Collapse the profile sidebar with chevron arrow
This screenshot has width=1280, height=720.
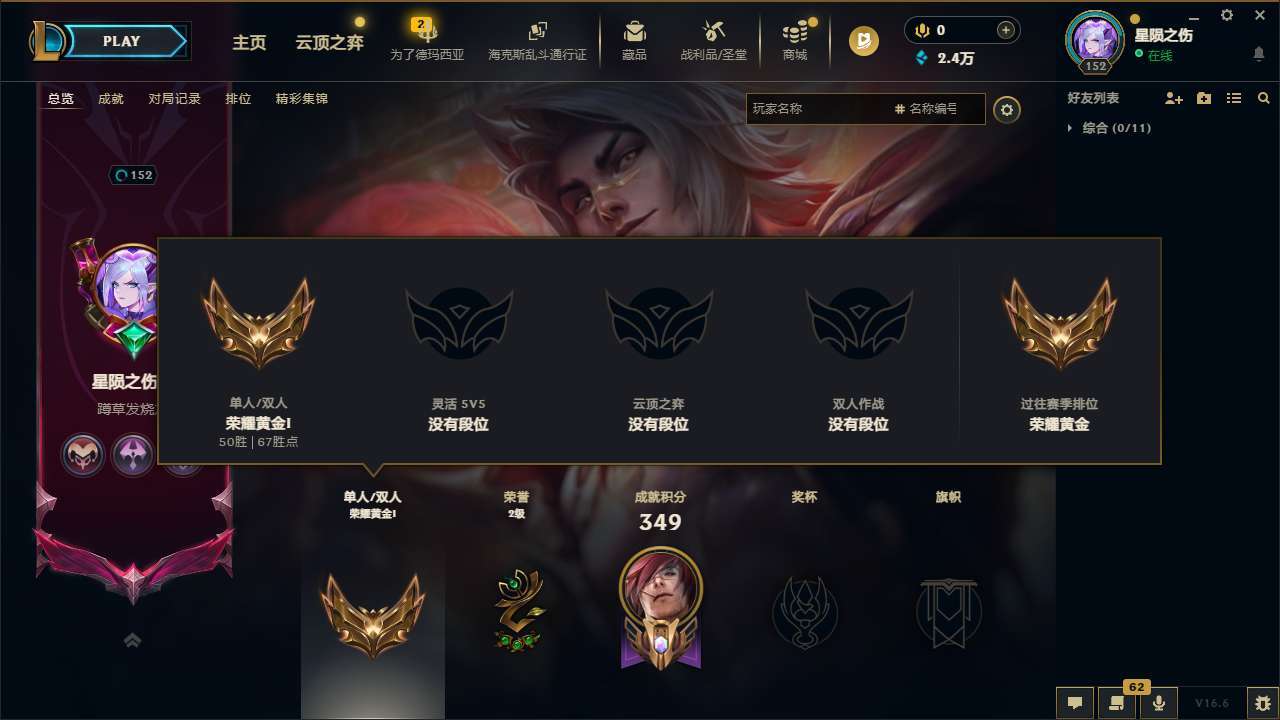pos(132,639)
